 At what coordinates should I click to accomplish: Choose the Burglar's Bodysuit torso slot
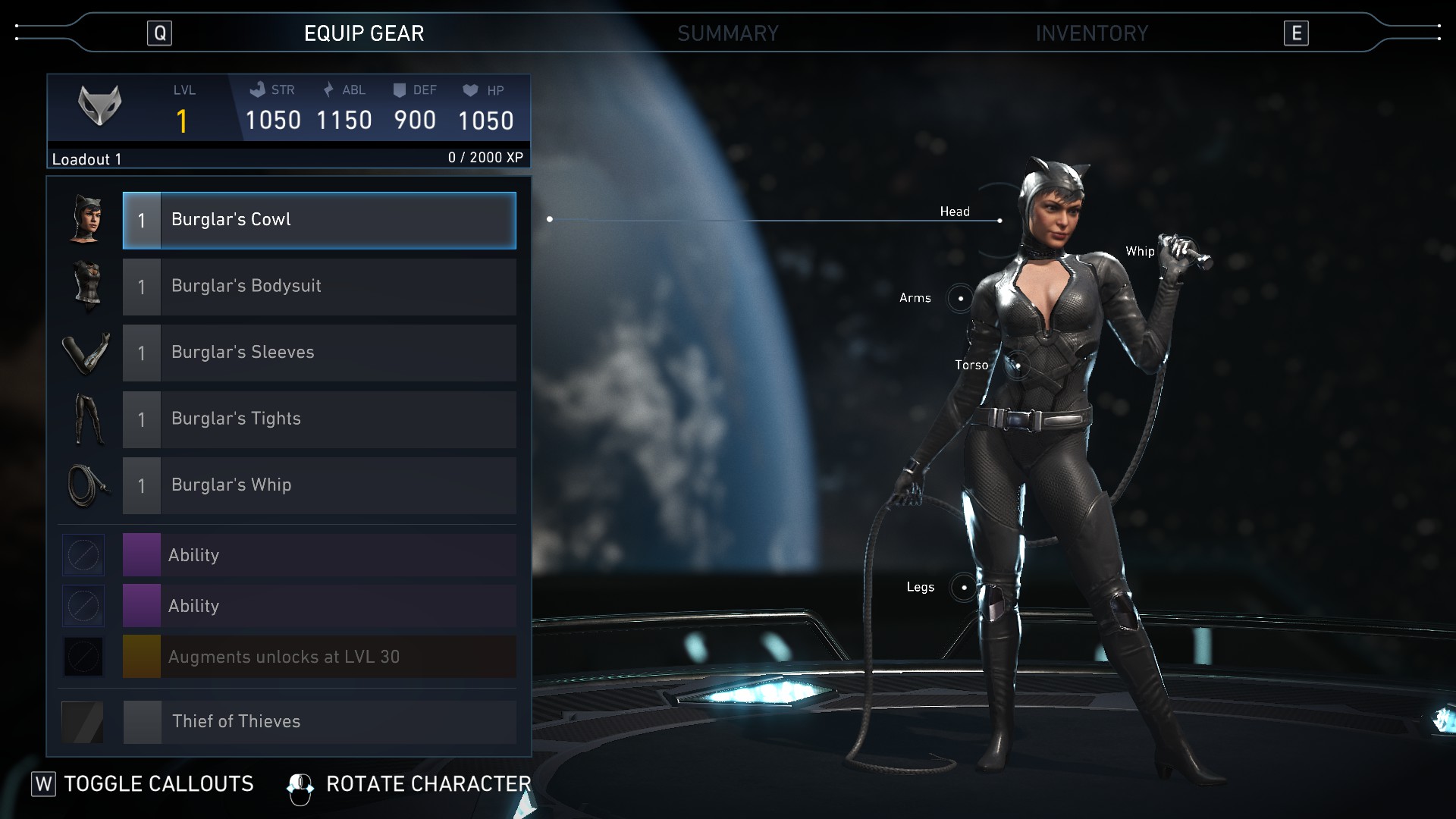coord(319,287)
